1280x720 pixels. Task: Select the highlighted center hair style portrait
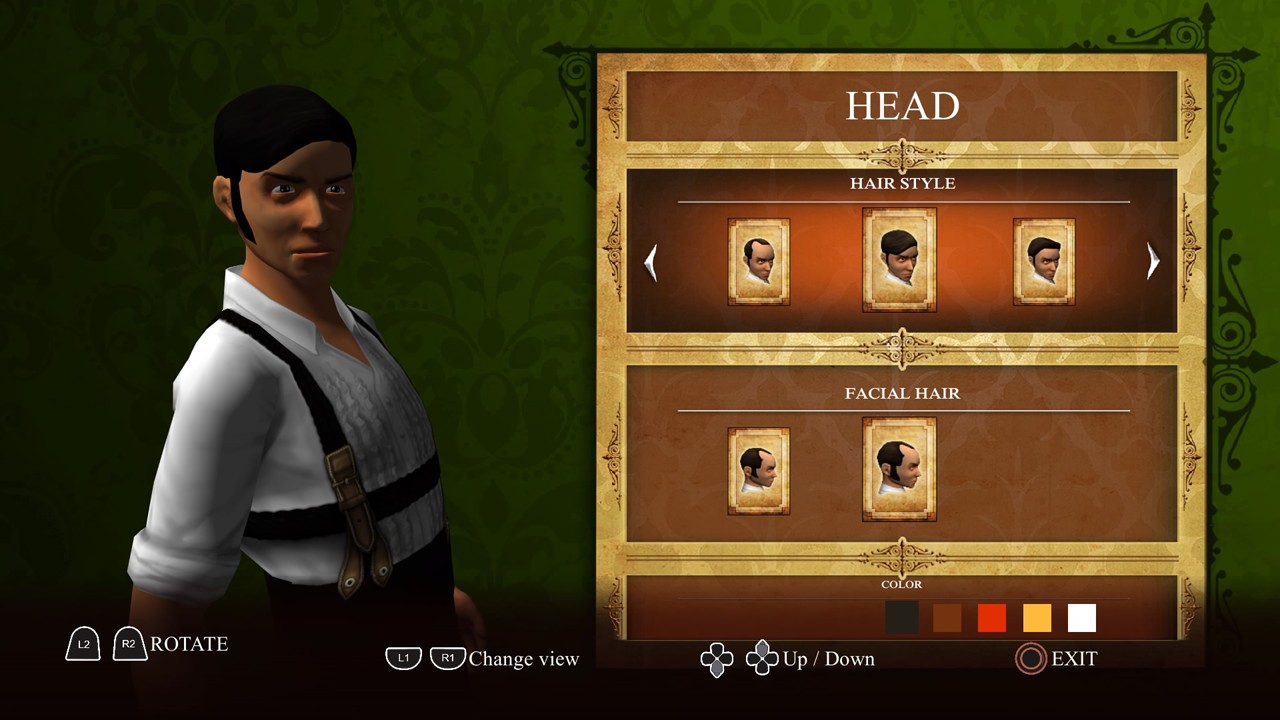[x=899, y=260]
